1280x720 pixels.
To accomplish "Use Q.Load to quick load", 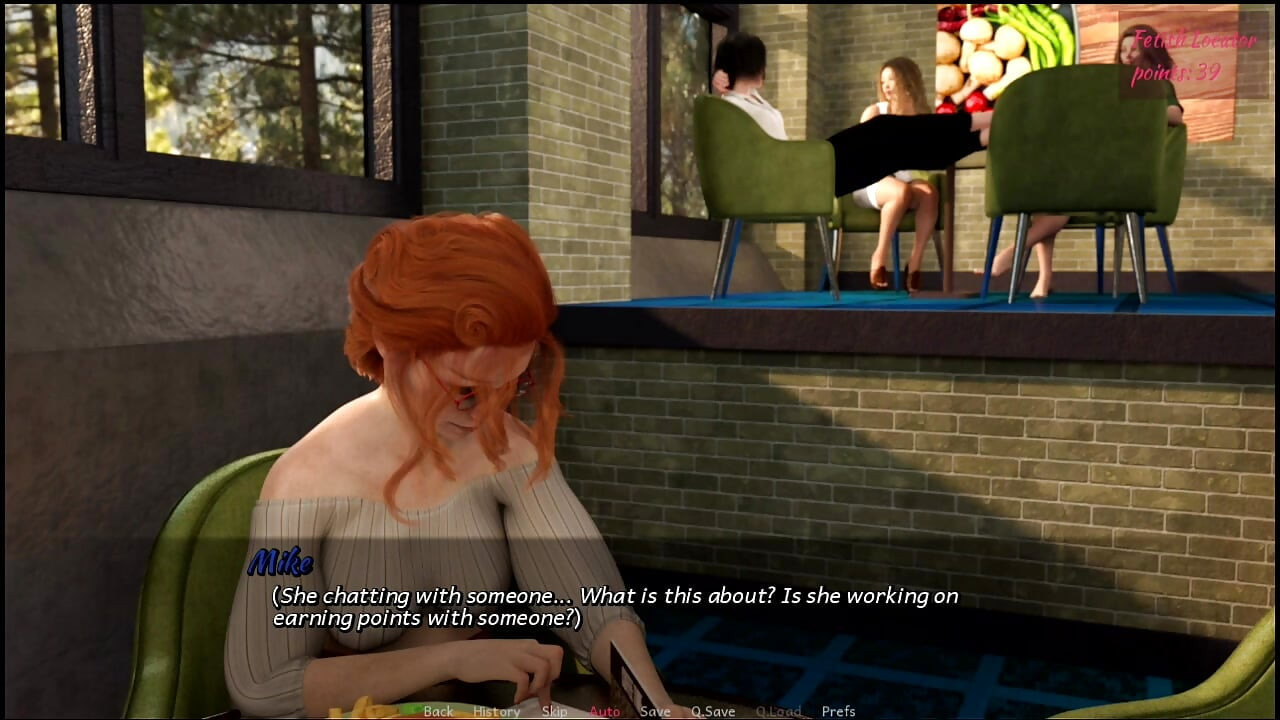I will coord(778,711).
